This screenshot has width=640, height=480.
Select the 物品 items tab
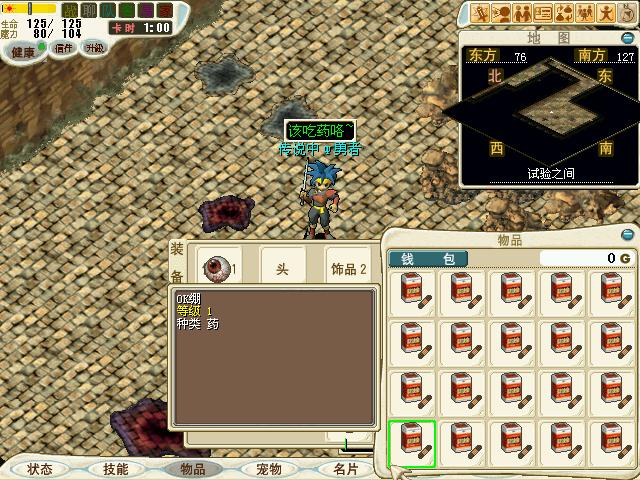[x=192, y=468]
